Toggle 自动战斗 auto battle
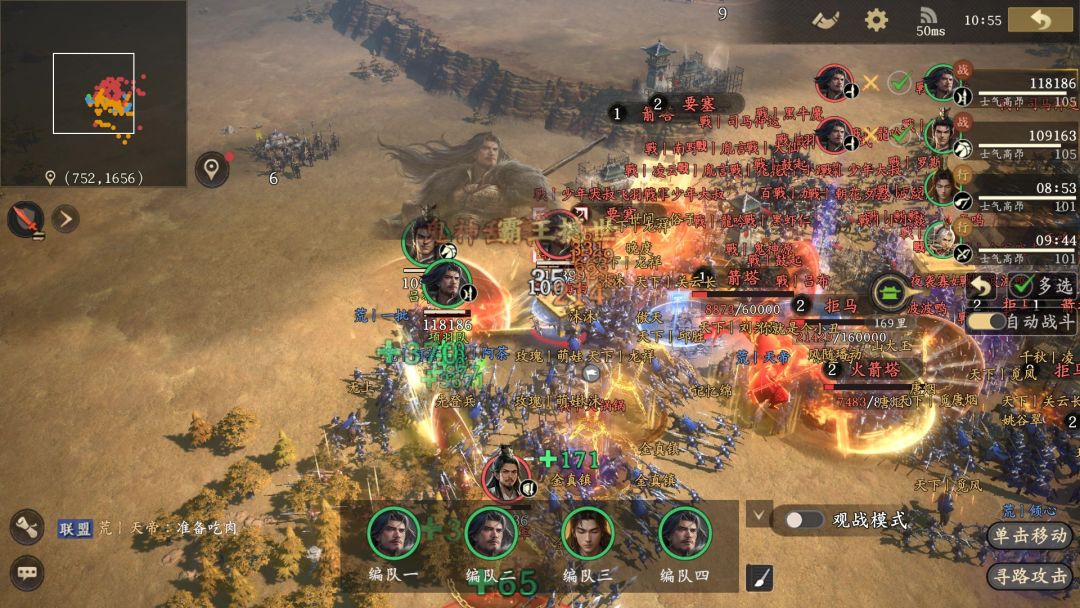This screenshot has height=608, width=1080. (x=985, y=322)
